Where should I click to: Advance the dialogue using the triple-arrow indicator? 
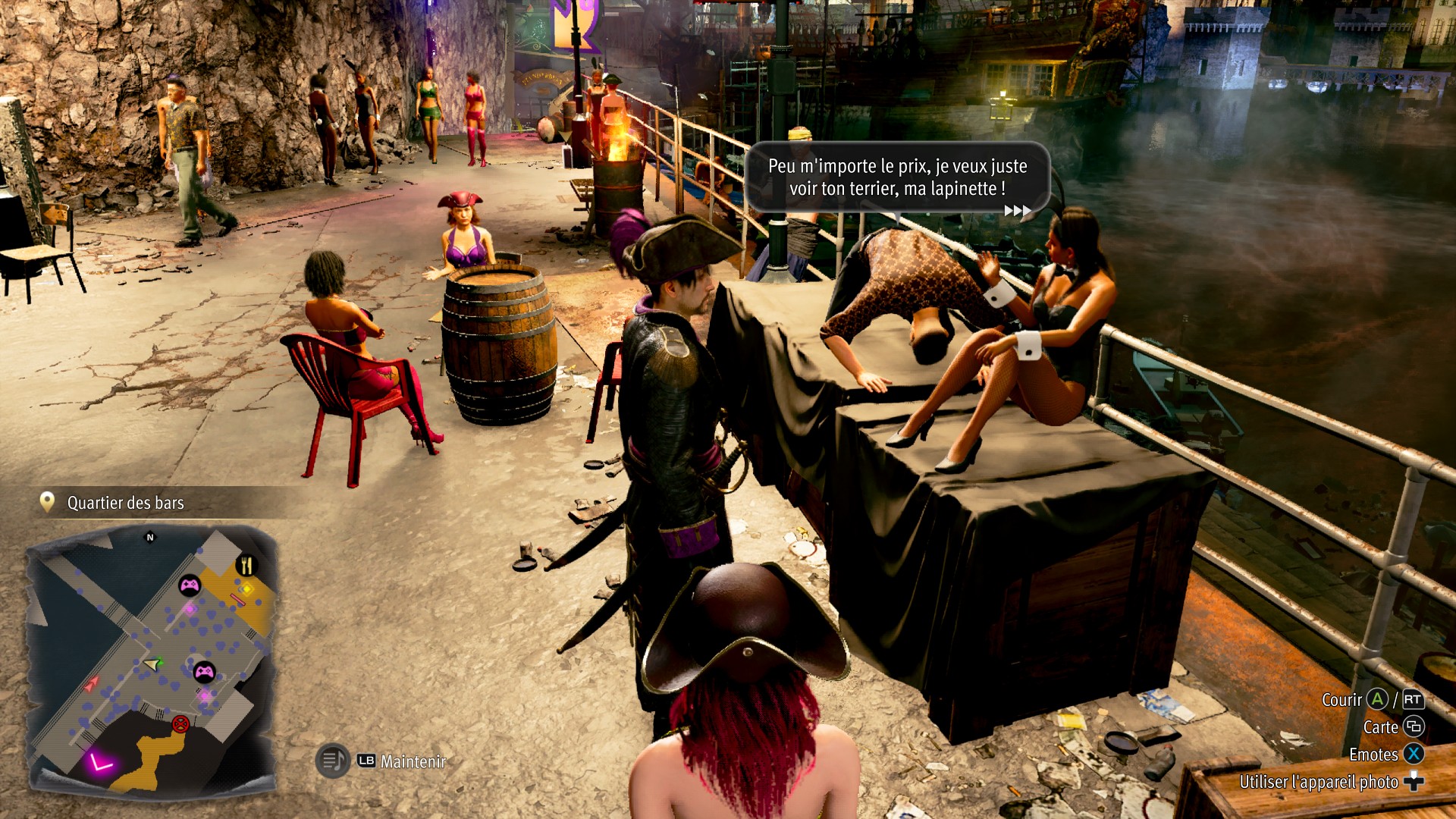pos(1017,211)
